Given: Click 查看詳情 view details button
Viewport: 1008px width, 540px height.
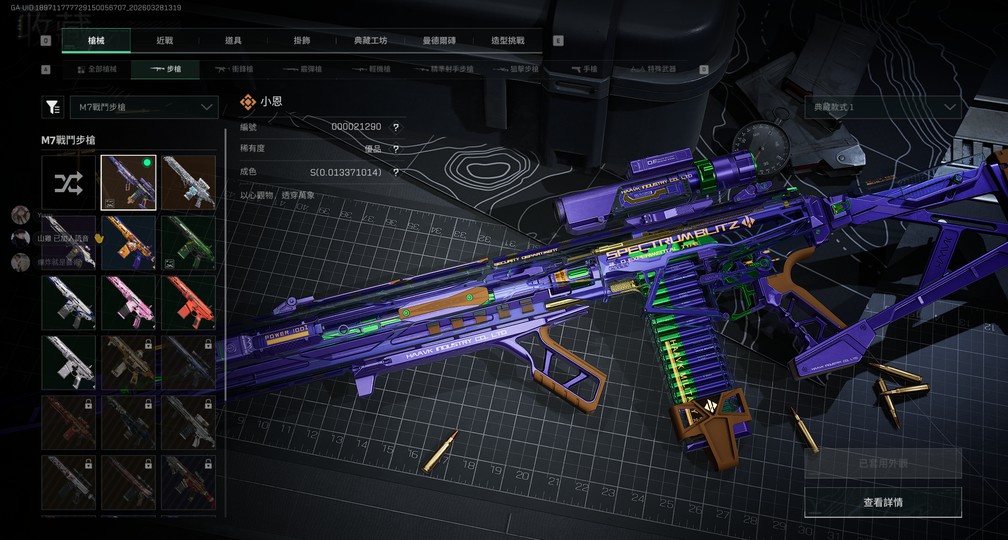Looking at the screenshot, I should [x=883, y=502].
